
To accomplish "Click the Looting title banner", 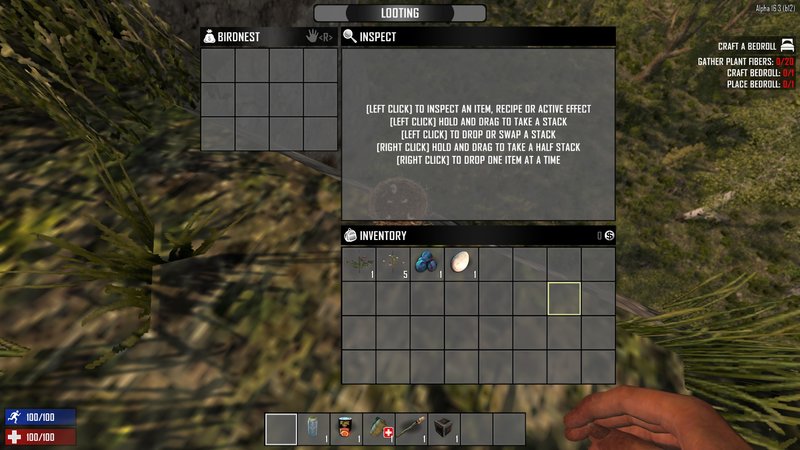I will [x=400, y=13].
